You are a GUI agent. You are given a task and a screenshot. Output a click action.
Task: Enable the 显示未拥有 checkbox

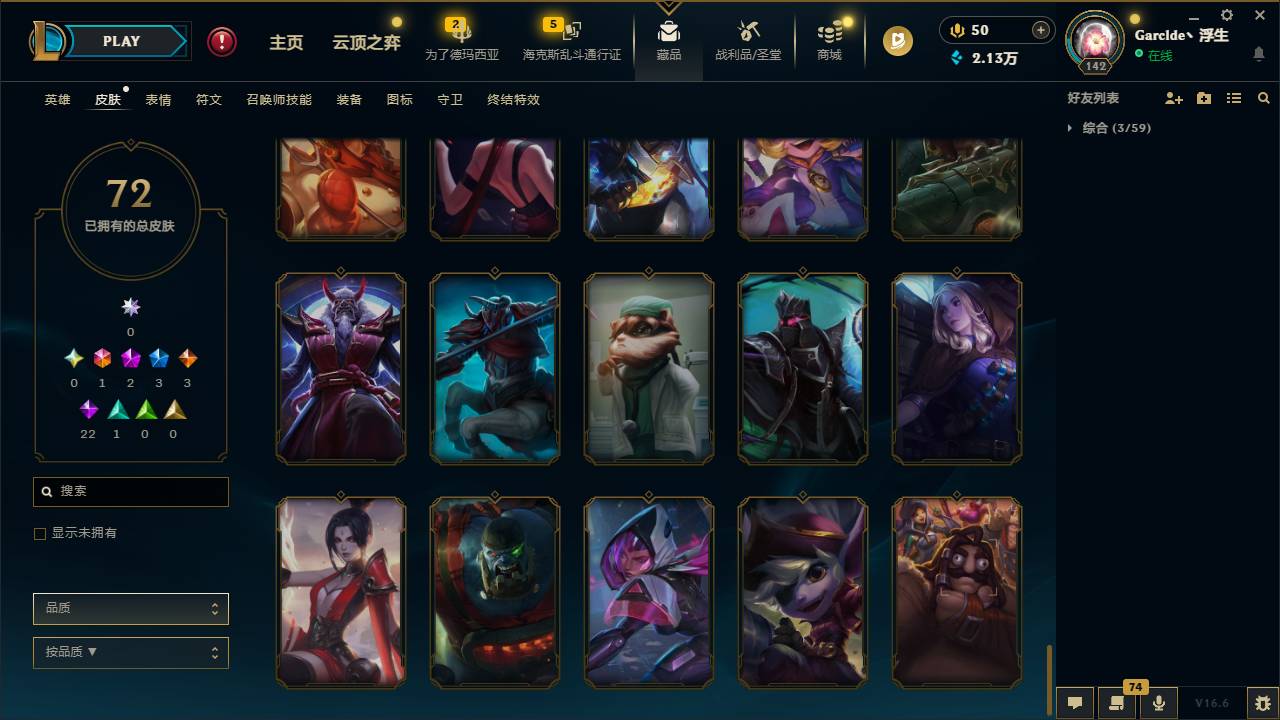[x=39, y=533]
